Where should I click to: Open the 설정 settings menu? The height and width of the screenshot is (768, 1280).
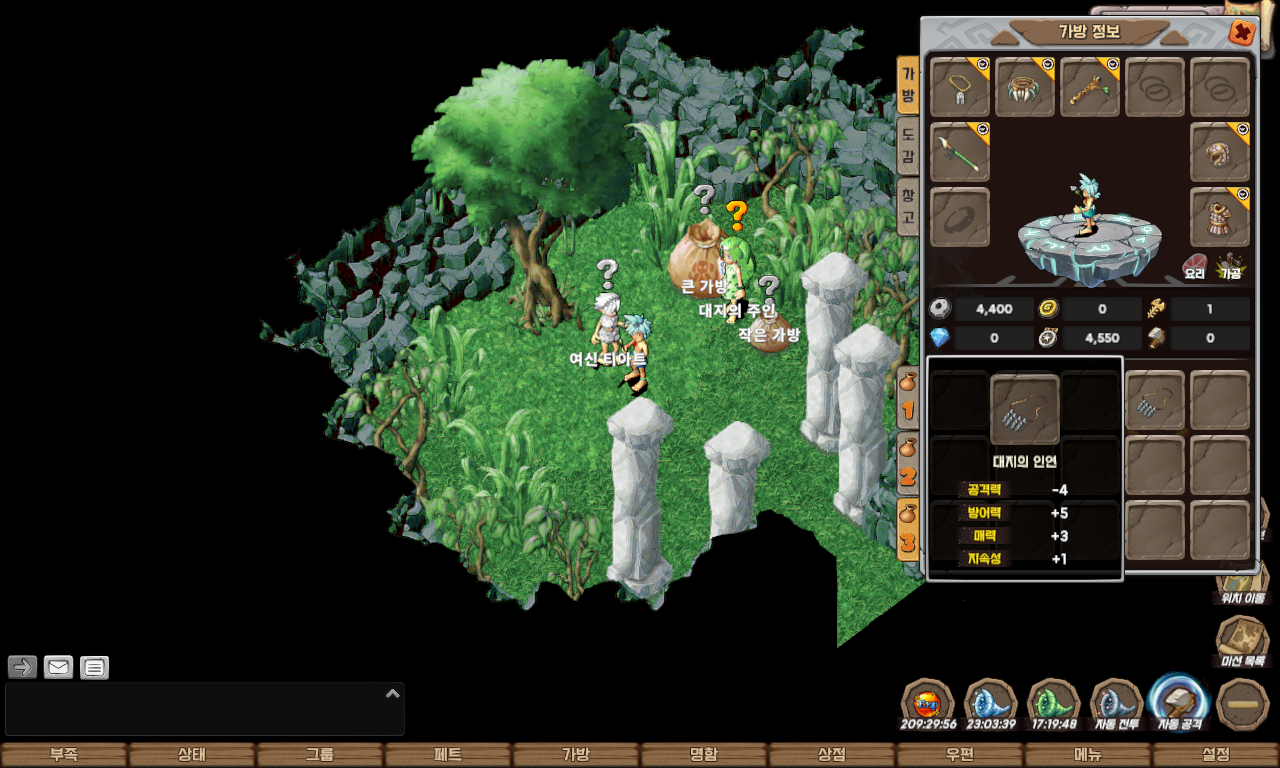(1216, 755)
